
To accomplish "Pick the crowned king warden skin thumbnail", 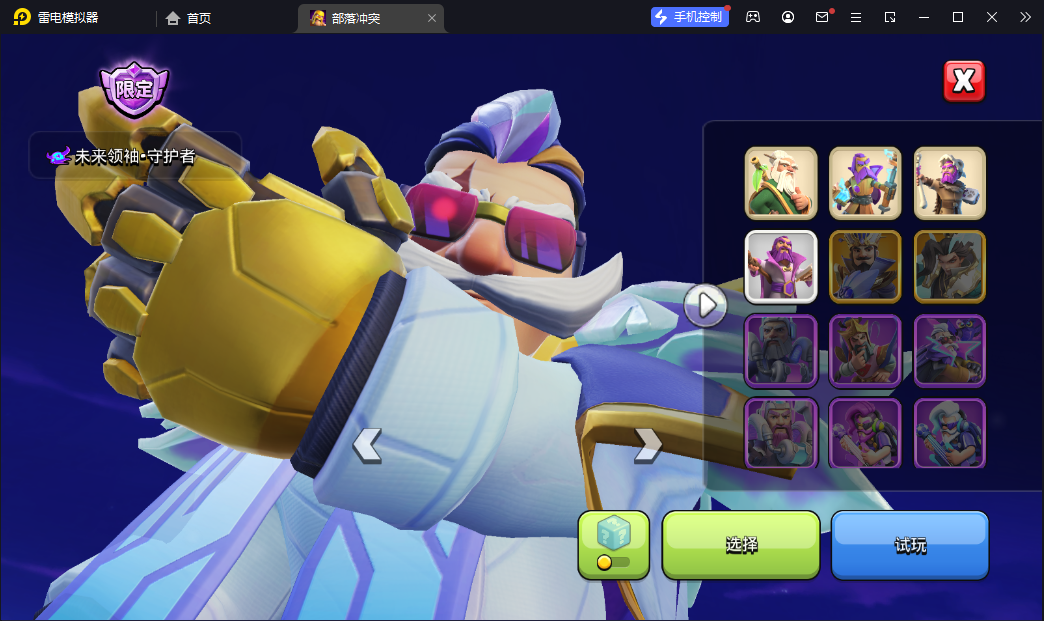I will [x=865, y=351].
